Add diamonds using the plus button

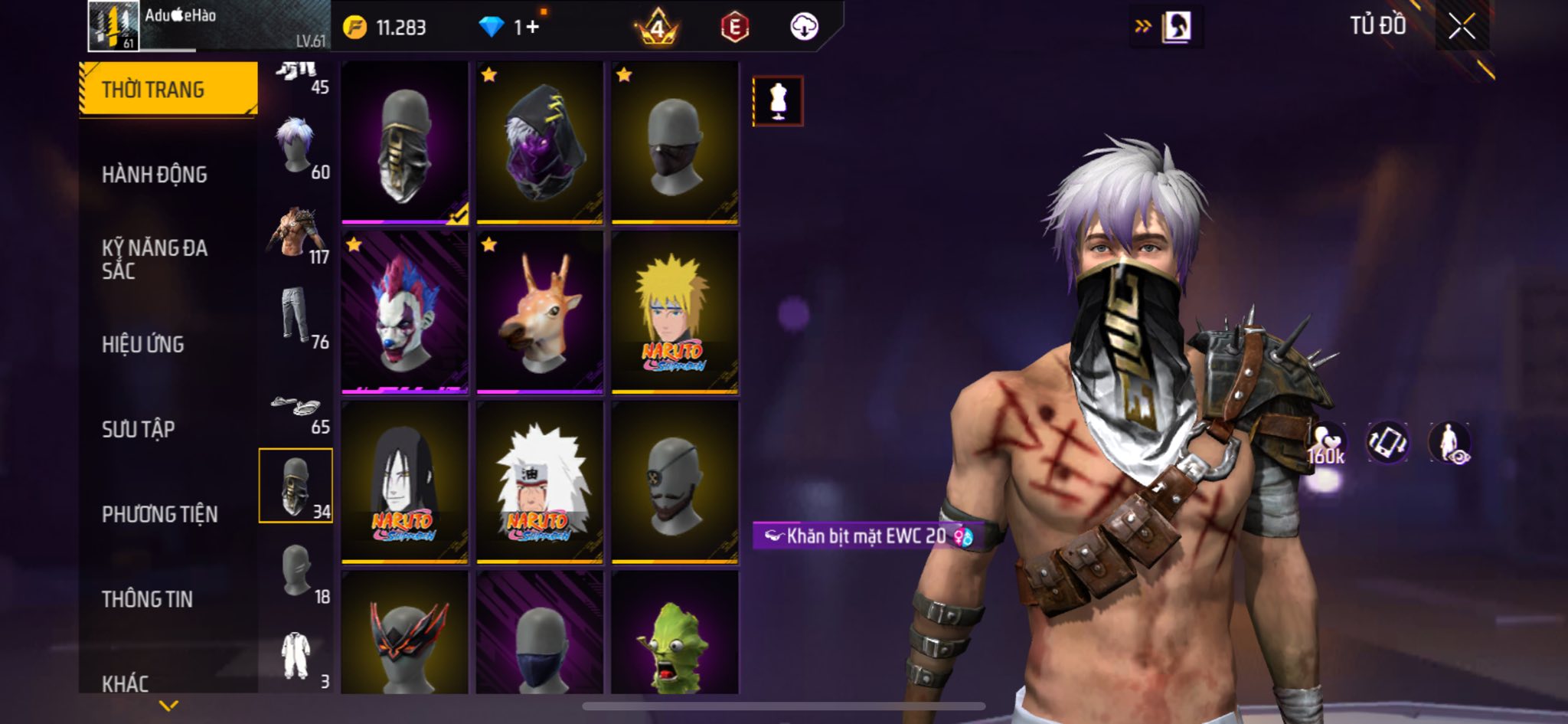[x=532, y=28]
